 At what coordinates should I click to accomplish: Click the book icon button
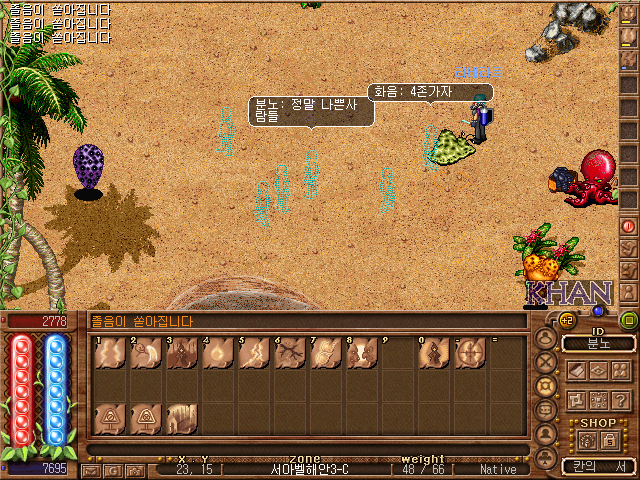click(578, 370)
